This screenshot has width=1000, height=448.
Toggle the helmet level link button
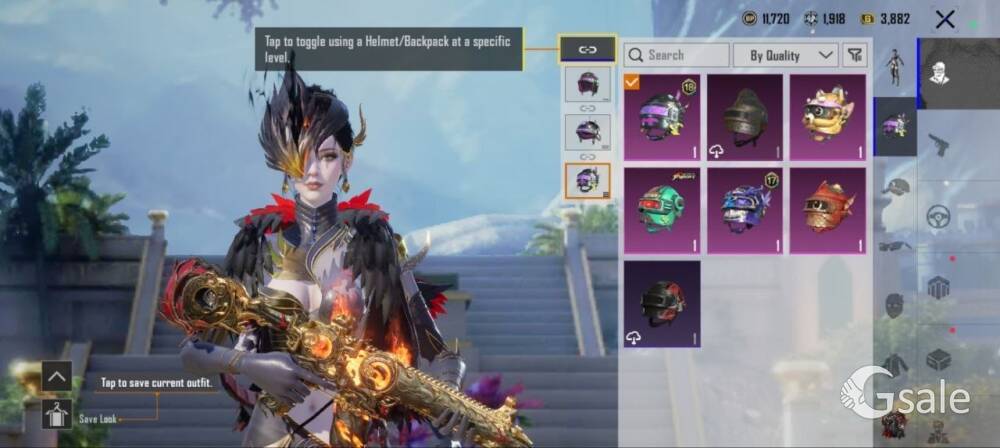pos(587,49)
